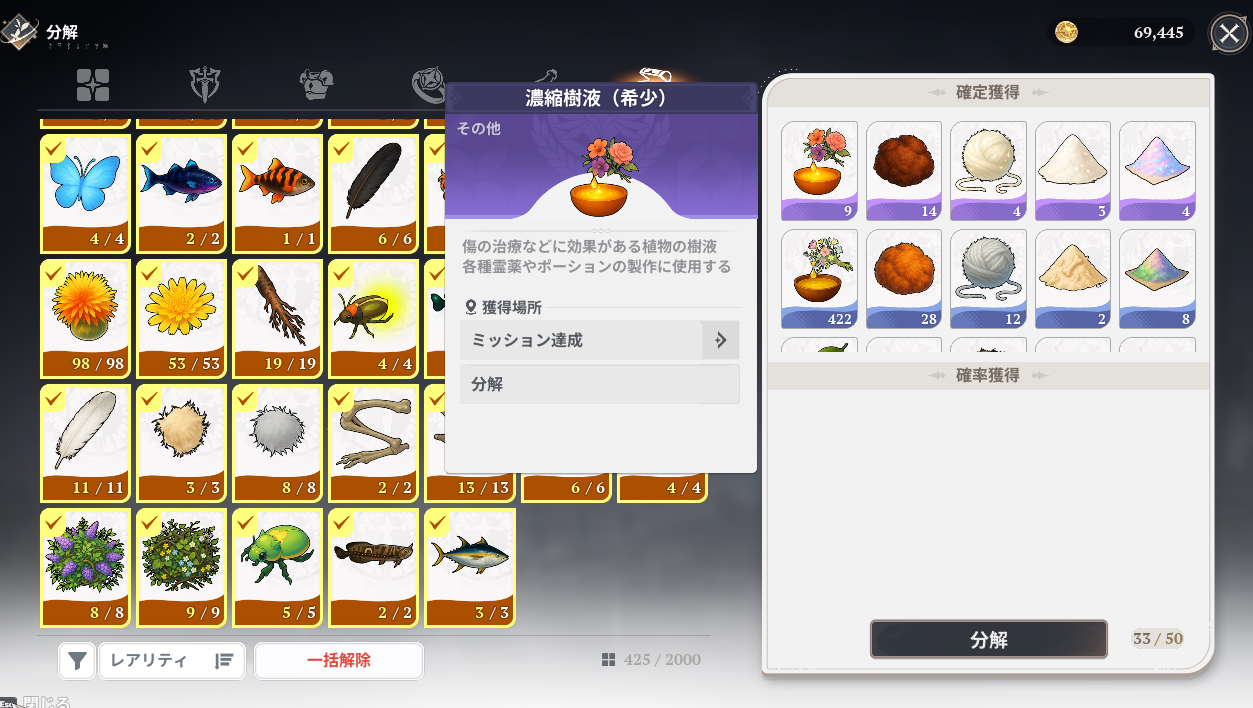The image size is (1253, 708).
Task: Deselect all with 一括解除
Action: click(x=339, y=660)
